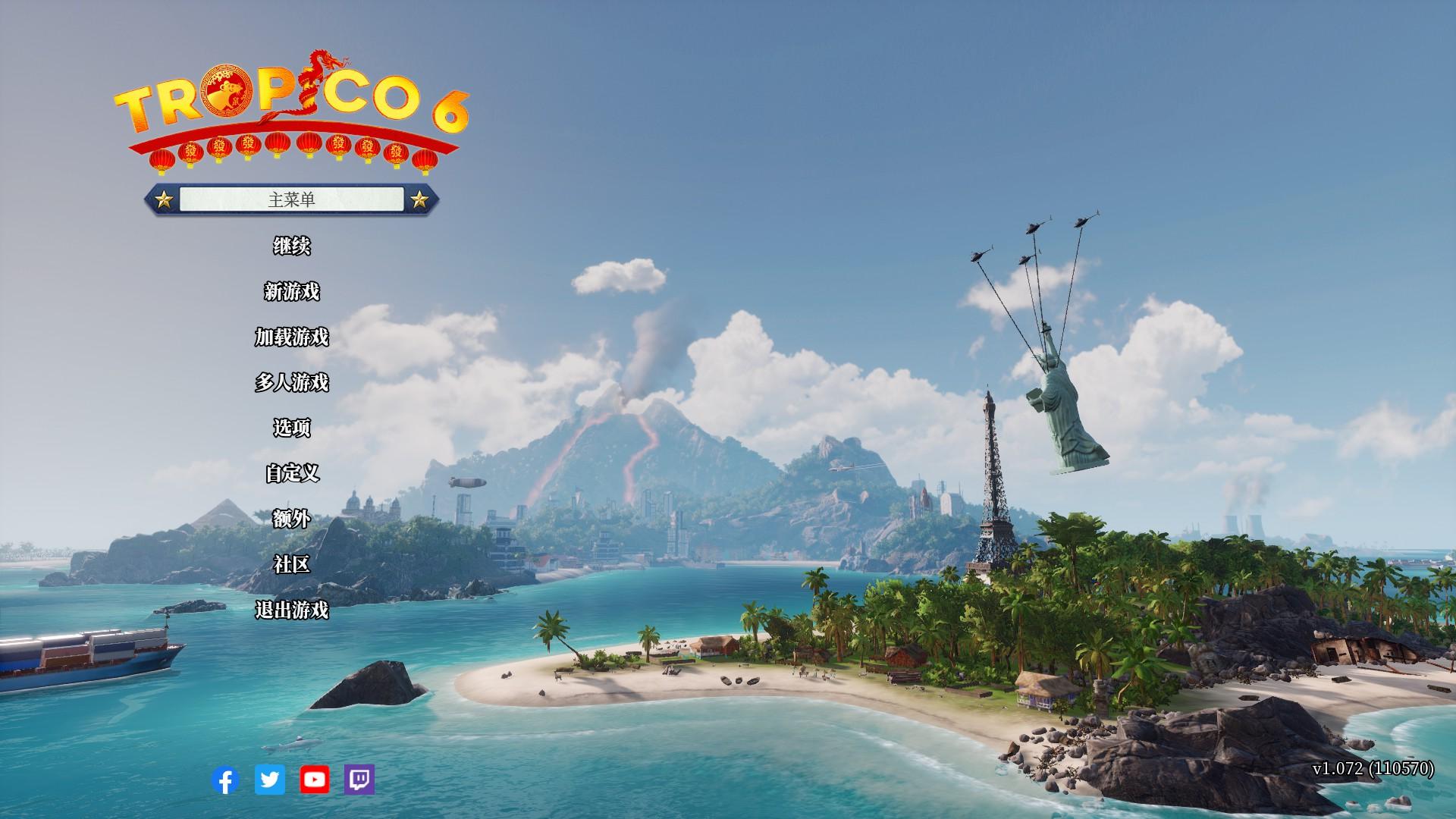This screenshot has height=819, width=1456.
Task: Open the 自定义 customization menu
Action: (x=292, y=474)
